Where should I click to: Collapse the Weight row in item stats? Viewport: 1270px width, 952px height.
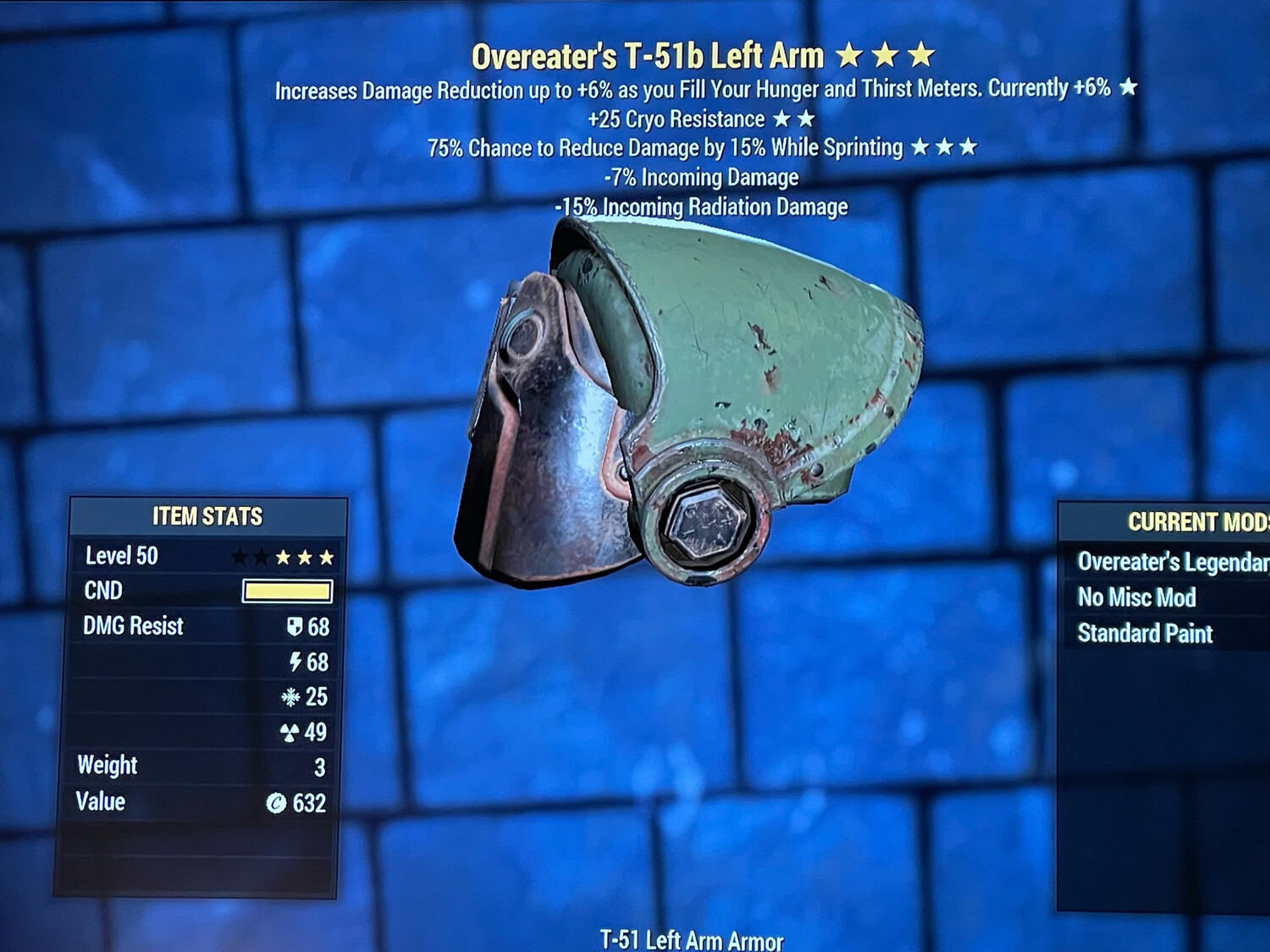pyautogui.click(x=108, y=766)
